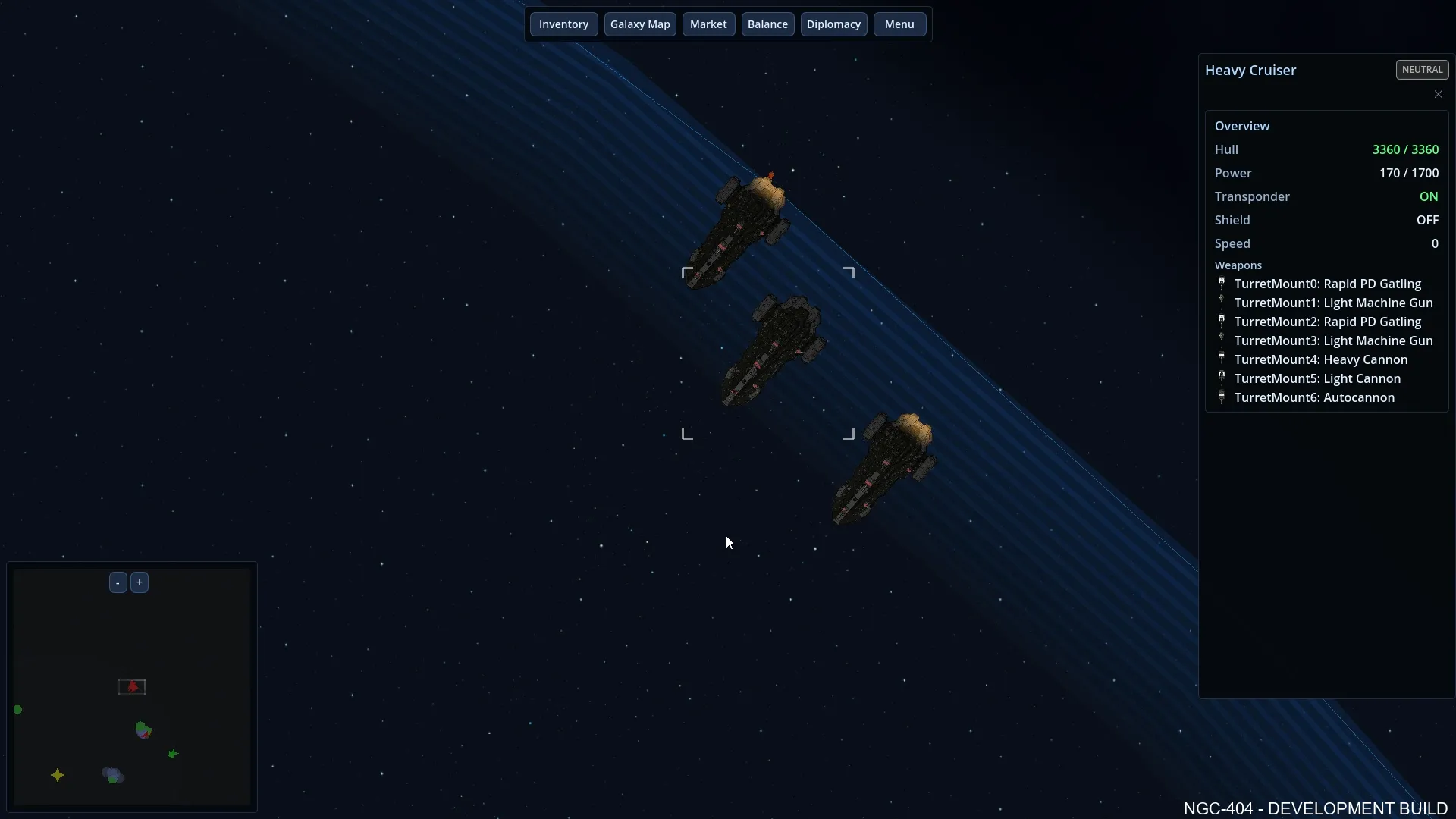
Task: Click the TurretMount1 Light Machine Gun icon
Action: (1222, 303)
